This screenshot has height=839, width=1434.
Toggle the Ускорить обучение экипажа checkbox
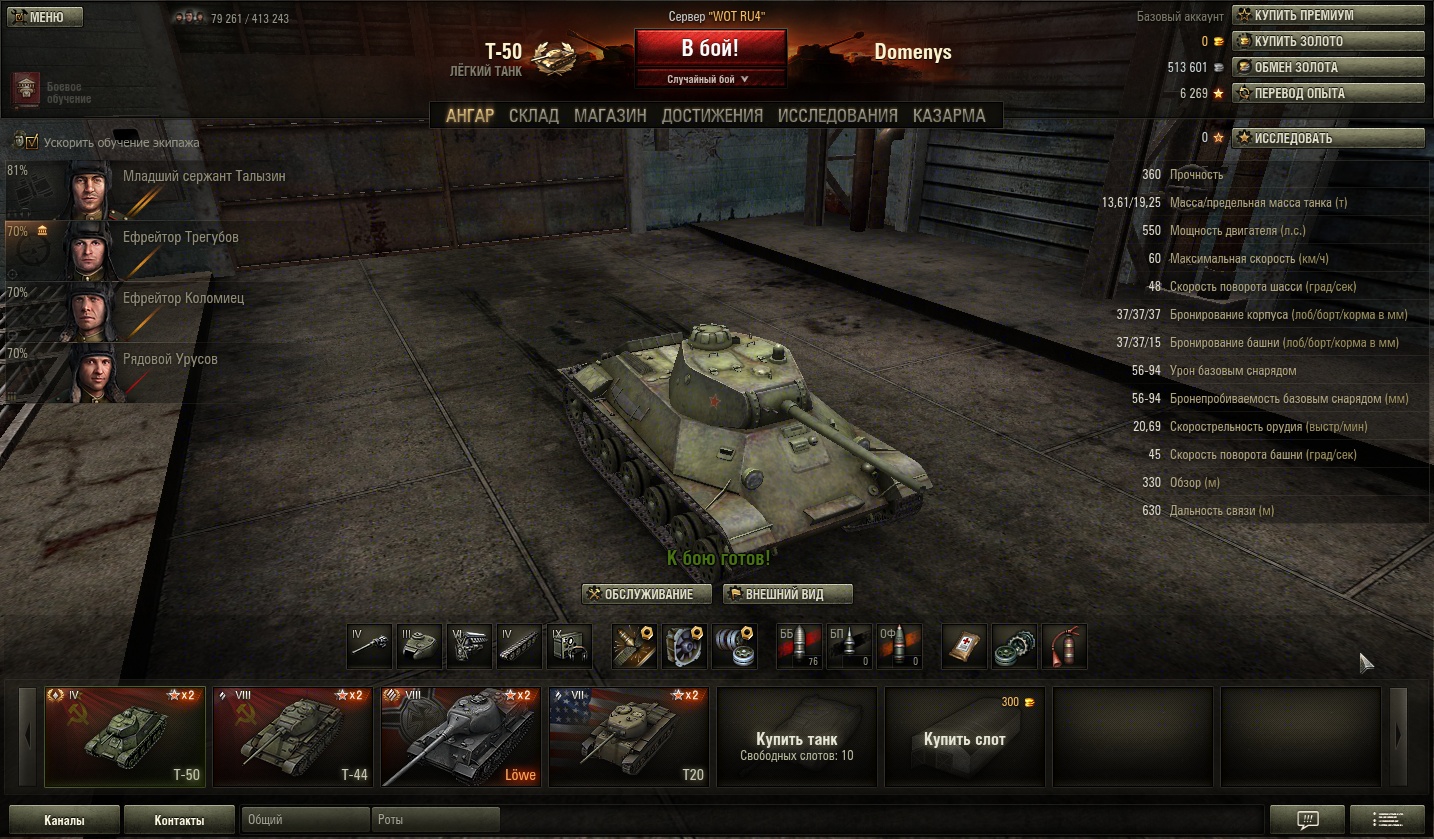pyautogui.click(x=31, y=142)
